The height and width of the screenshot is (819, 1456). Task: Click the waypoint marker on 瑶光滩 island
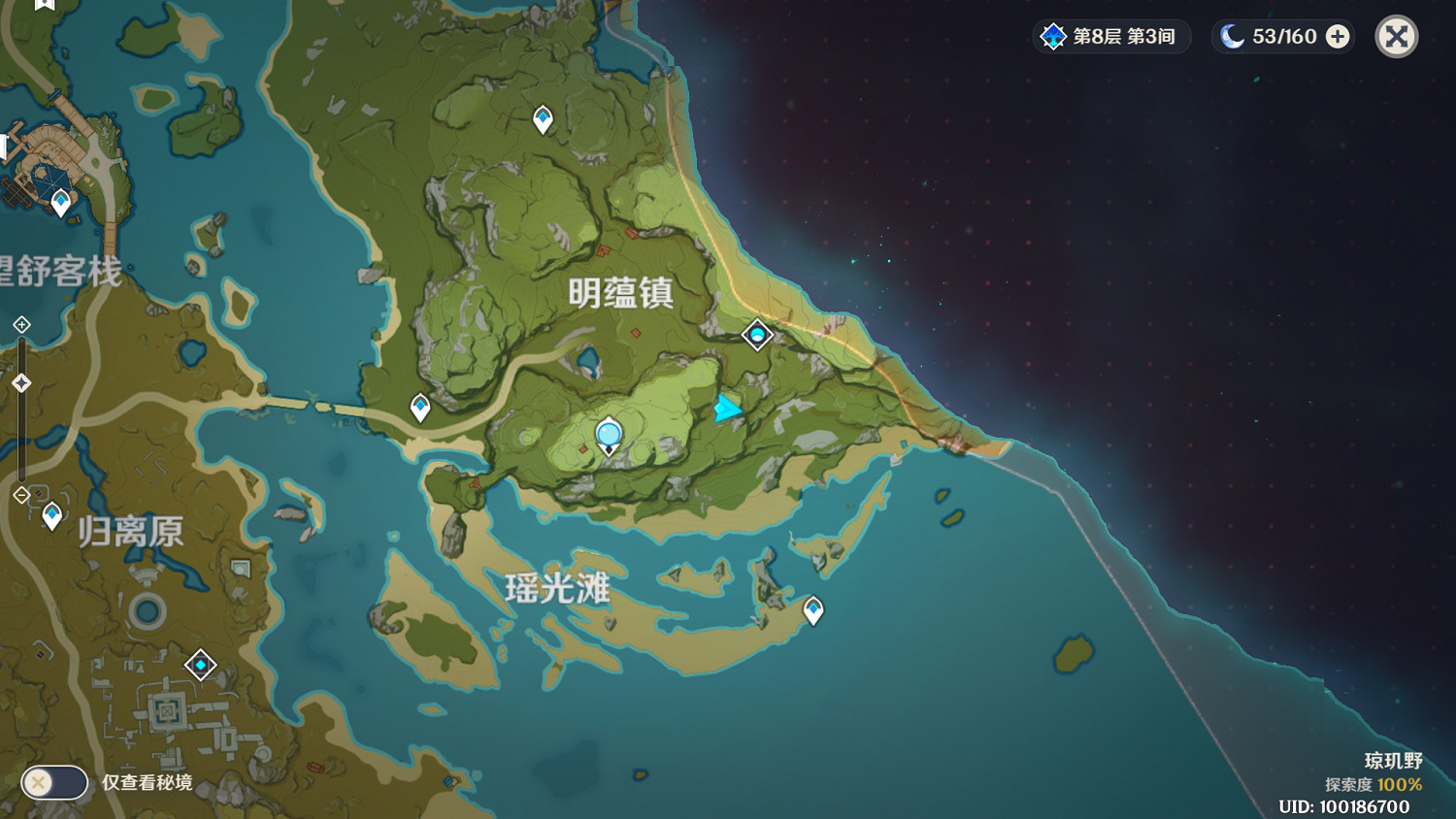coord(813,609)
